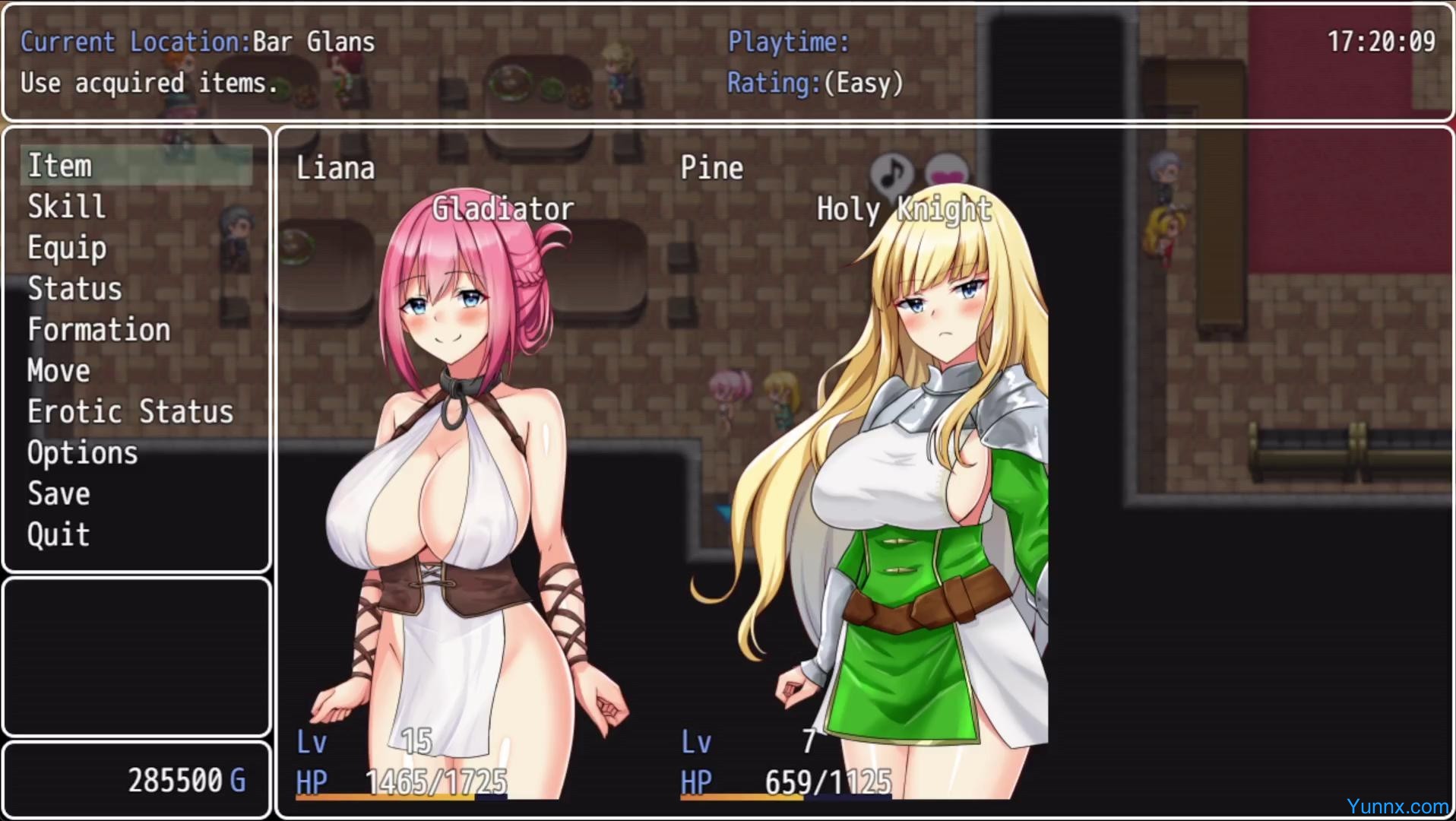1456x821 pixels.
Task: Select the Move command
Action: tap(59, 371)
